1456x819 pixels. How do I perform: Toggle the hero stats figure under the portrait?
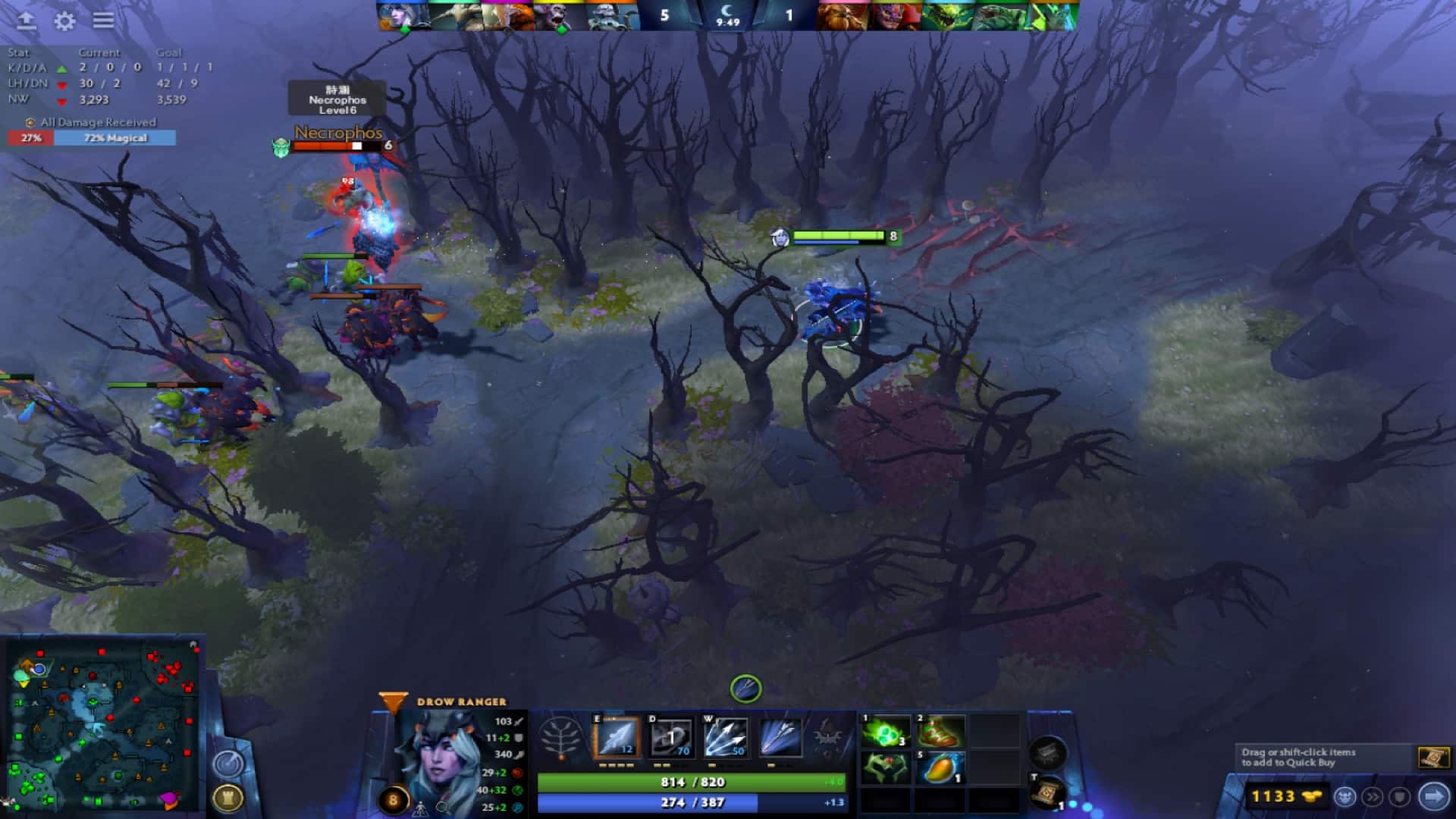pos(421,810)
